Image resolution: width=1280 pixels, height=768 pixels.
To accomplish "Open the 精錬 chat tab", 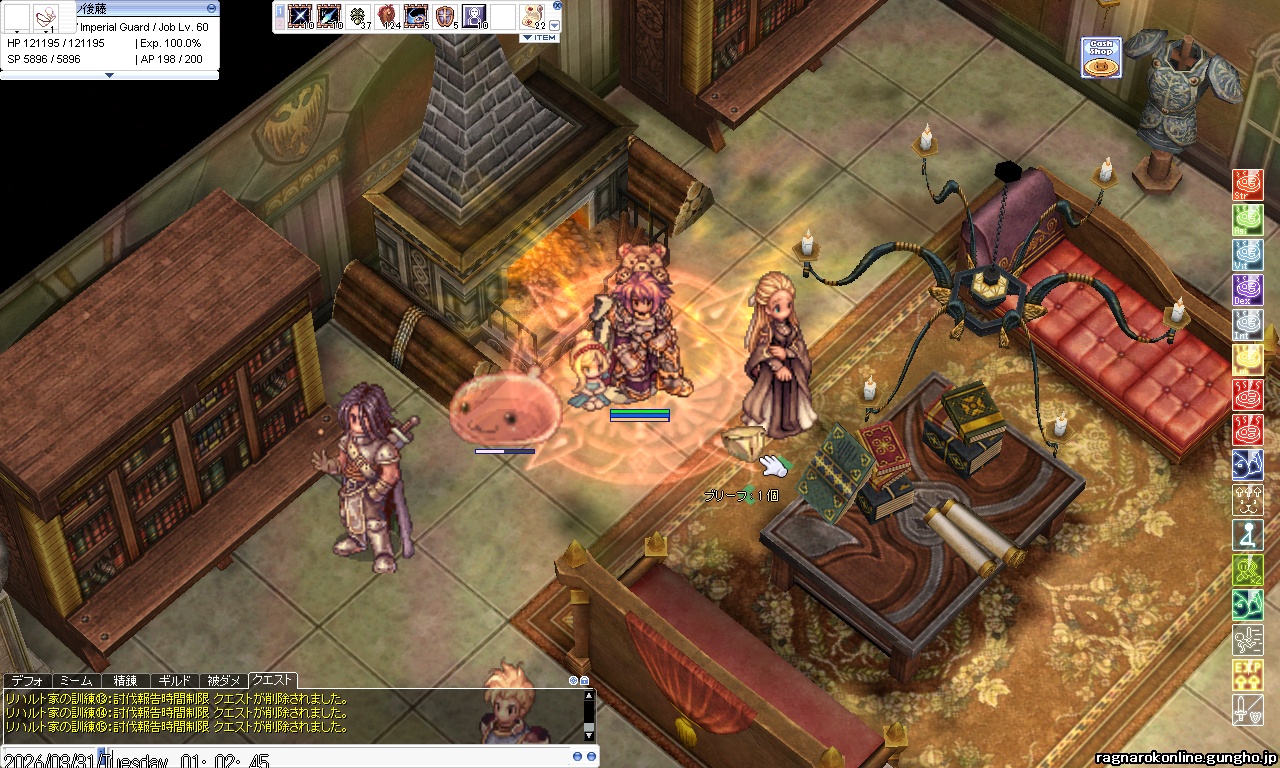I will (125, 680).
